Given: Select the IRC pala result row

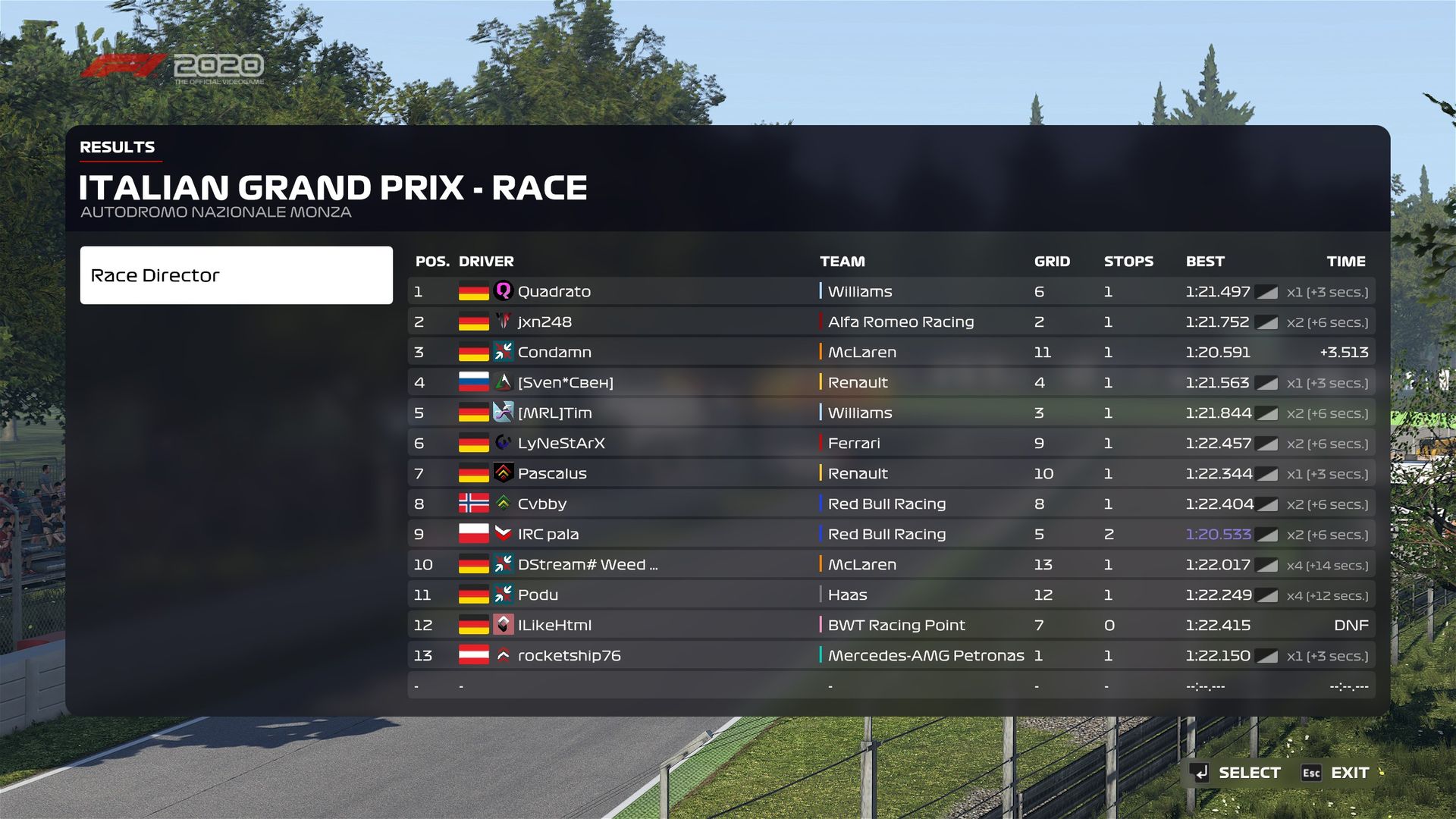Looking at the screenshot, I should (891, 534).
